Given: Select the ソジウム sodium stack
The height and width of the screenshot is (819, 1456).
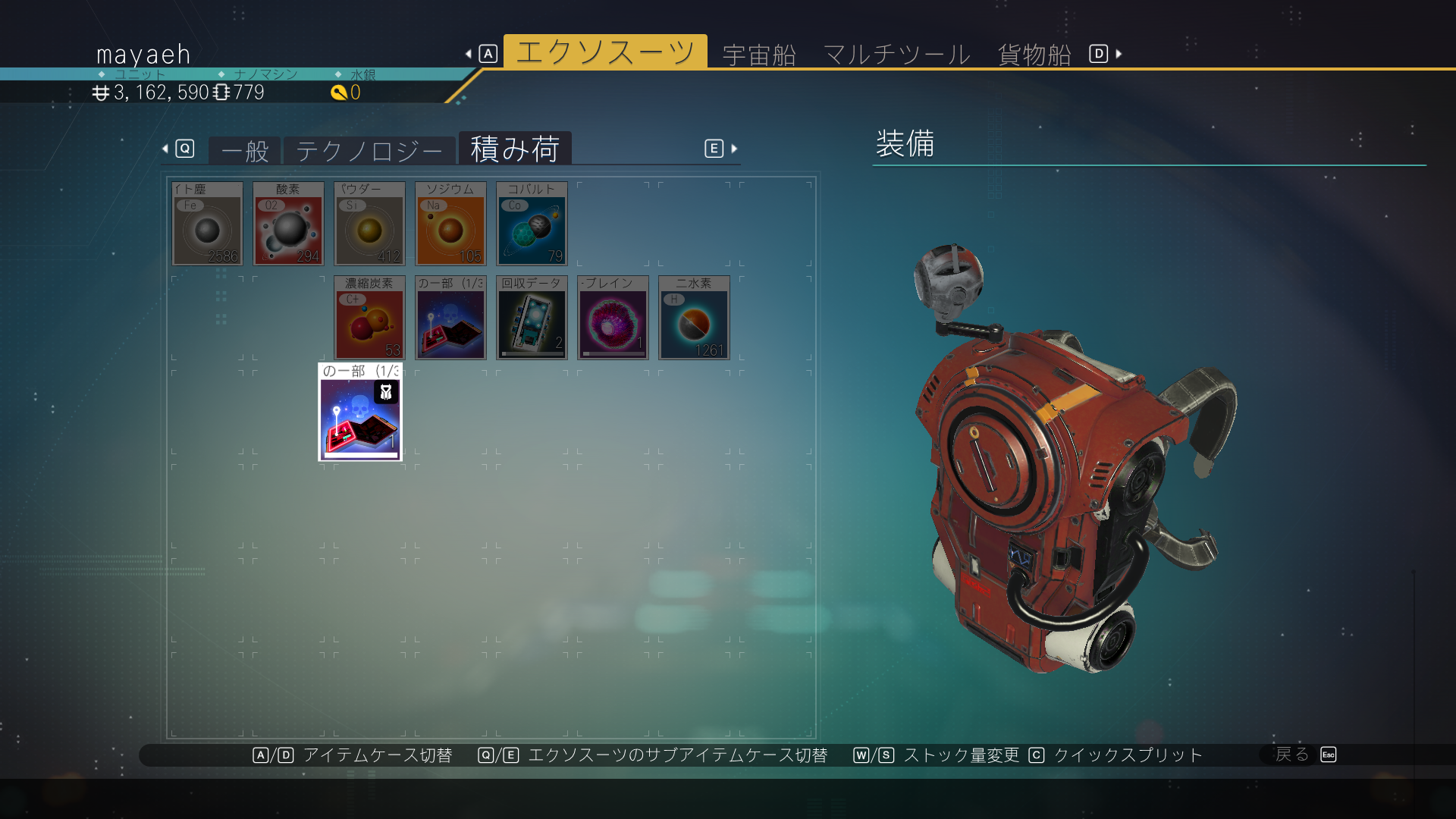Looking at the screenshot, I should pos(450,224).
